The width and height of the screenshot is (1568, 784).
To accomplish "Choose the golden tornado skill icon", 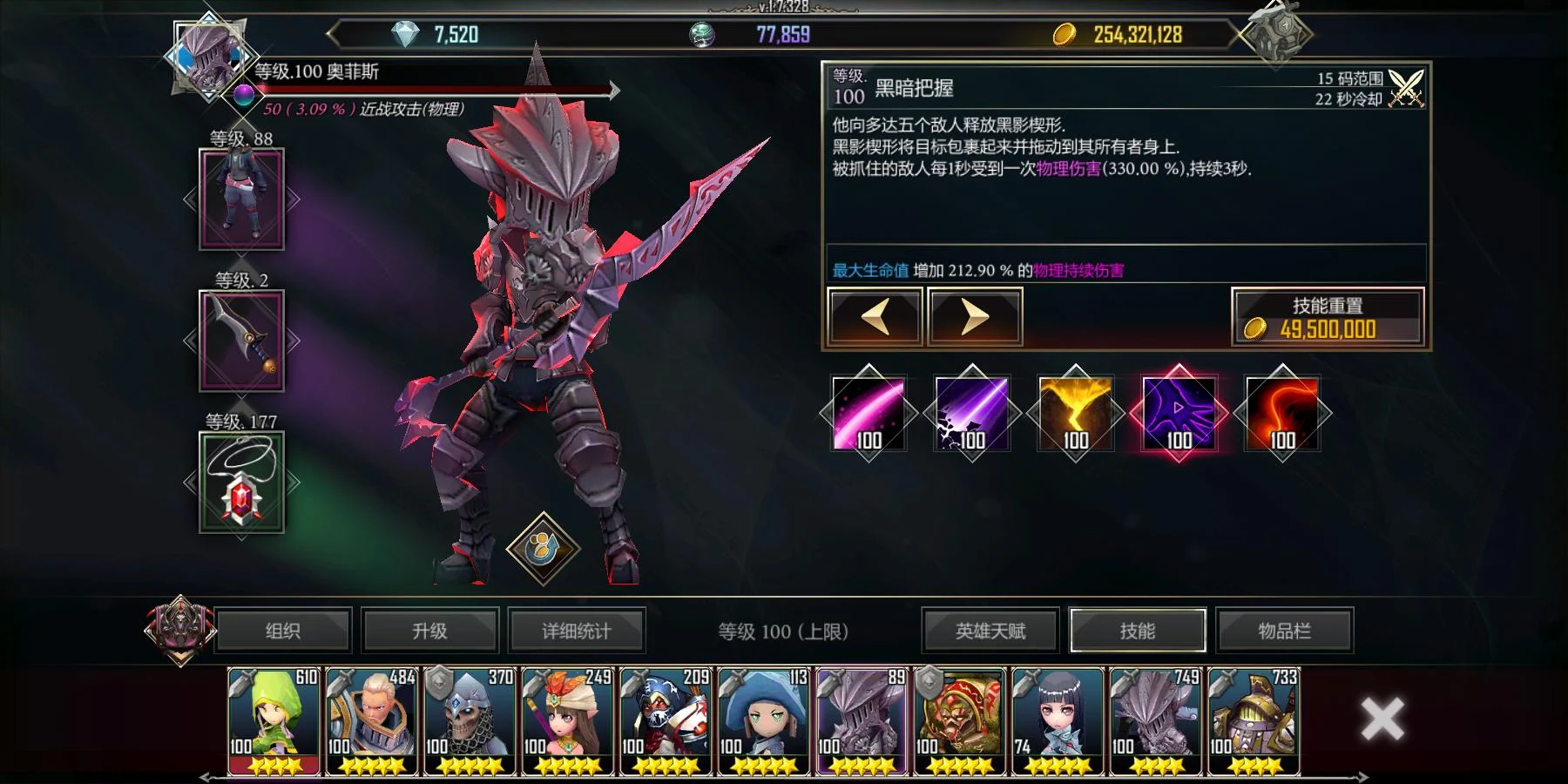I will 1075,414.
